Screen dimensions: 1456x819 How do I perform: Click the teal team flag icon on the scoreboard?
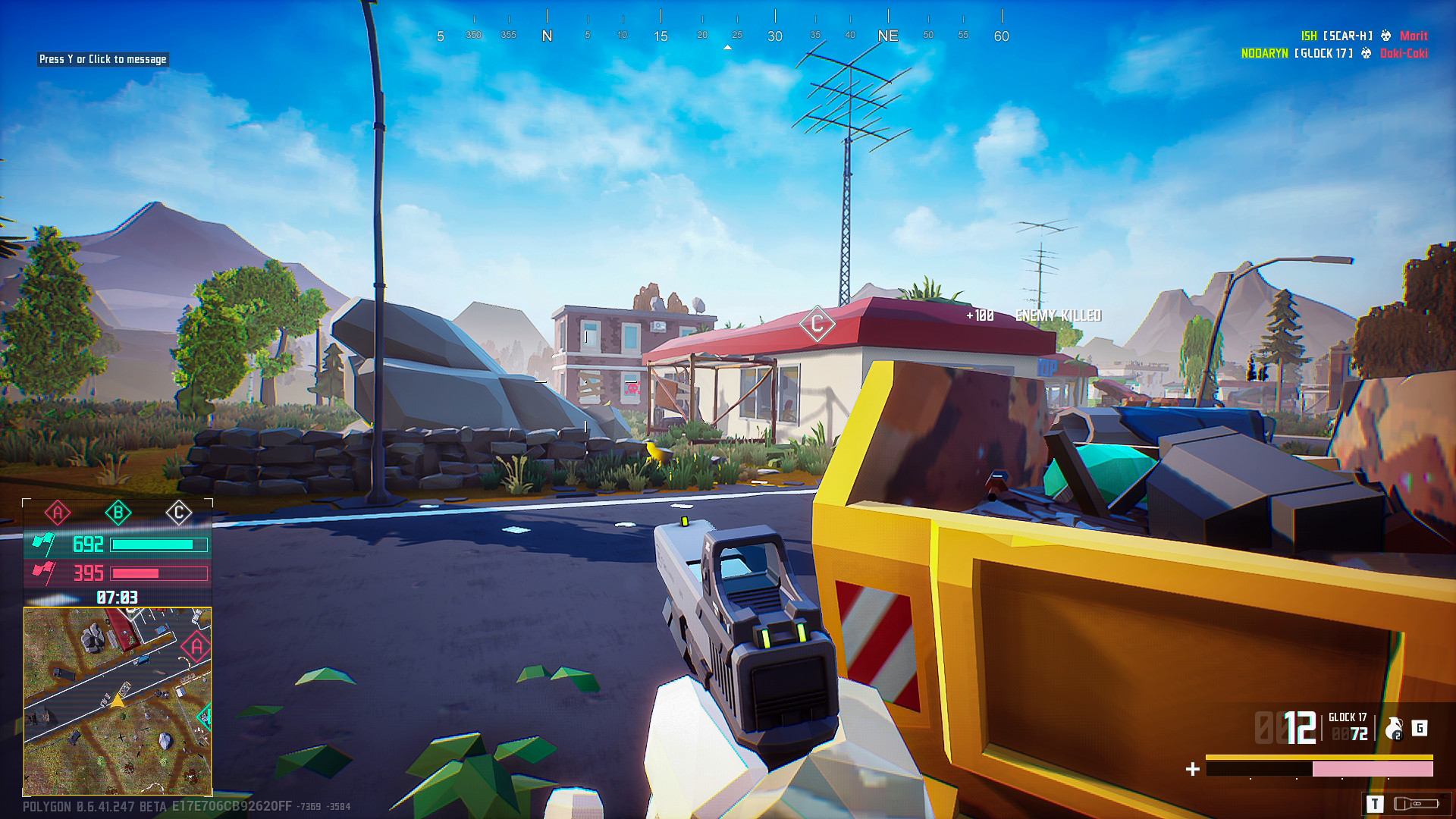[42, 544]
